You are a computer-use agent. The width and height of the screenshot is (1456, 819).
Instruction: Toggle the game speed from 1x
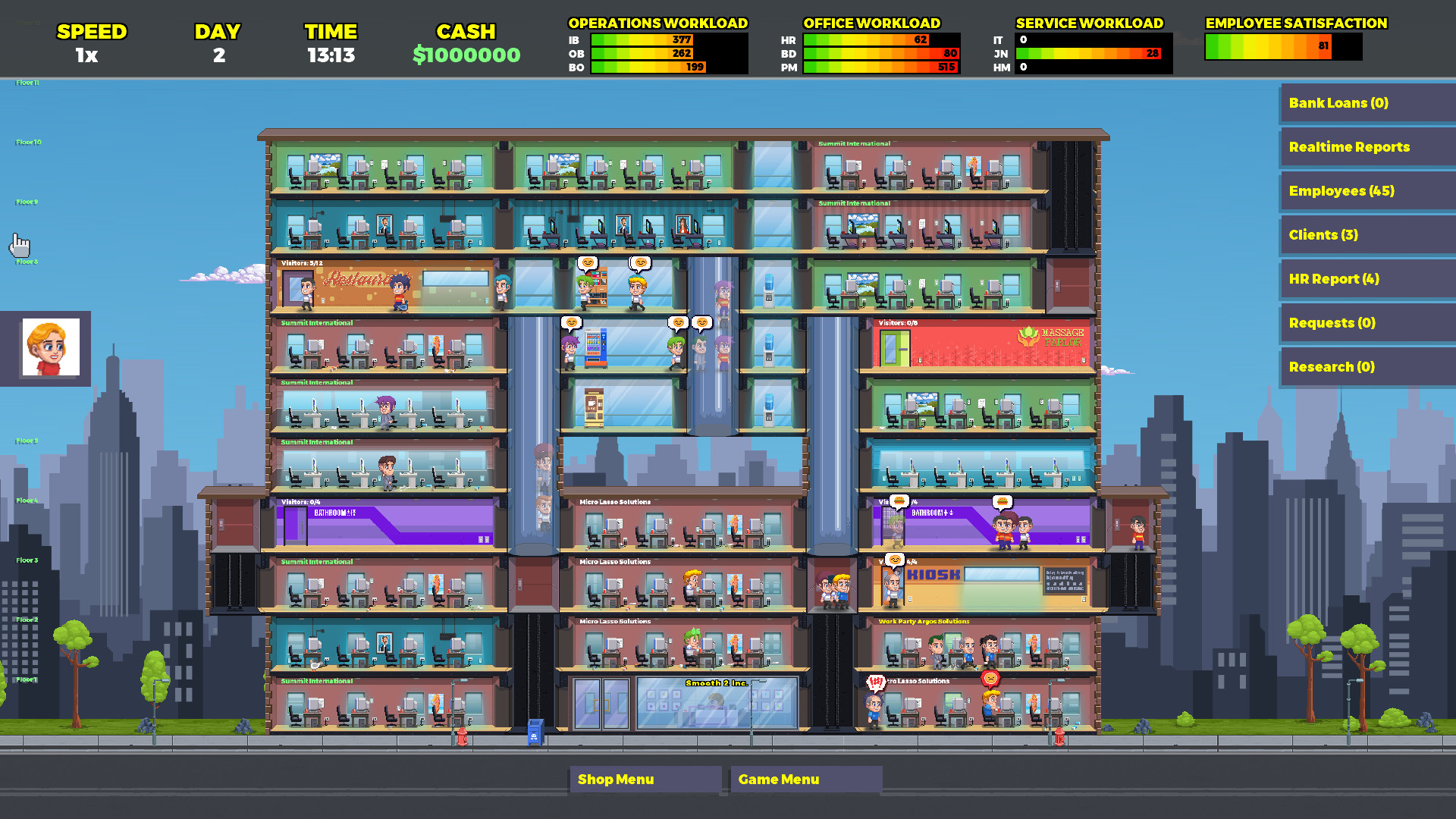click(86, 55)
